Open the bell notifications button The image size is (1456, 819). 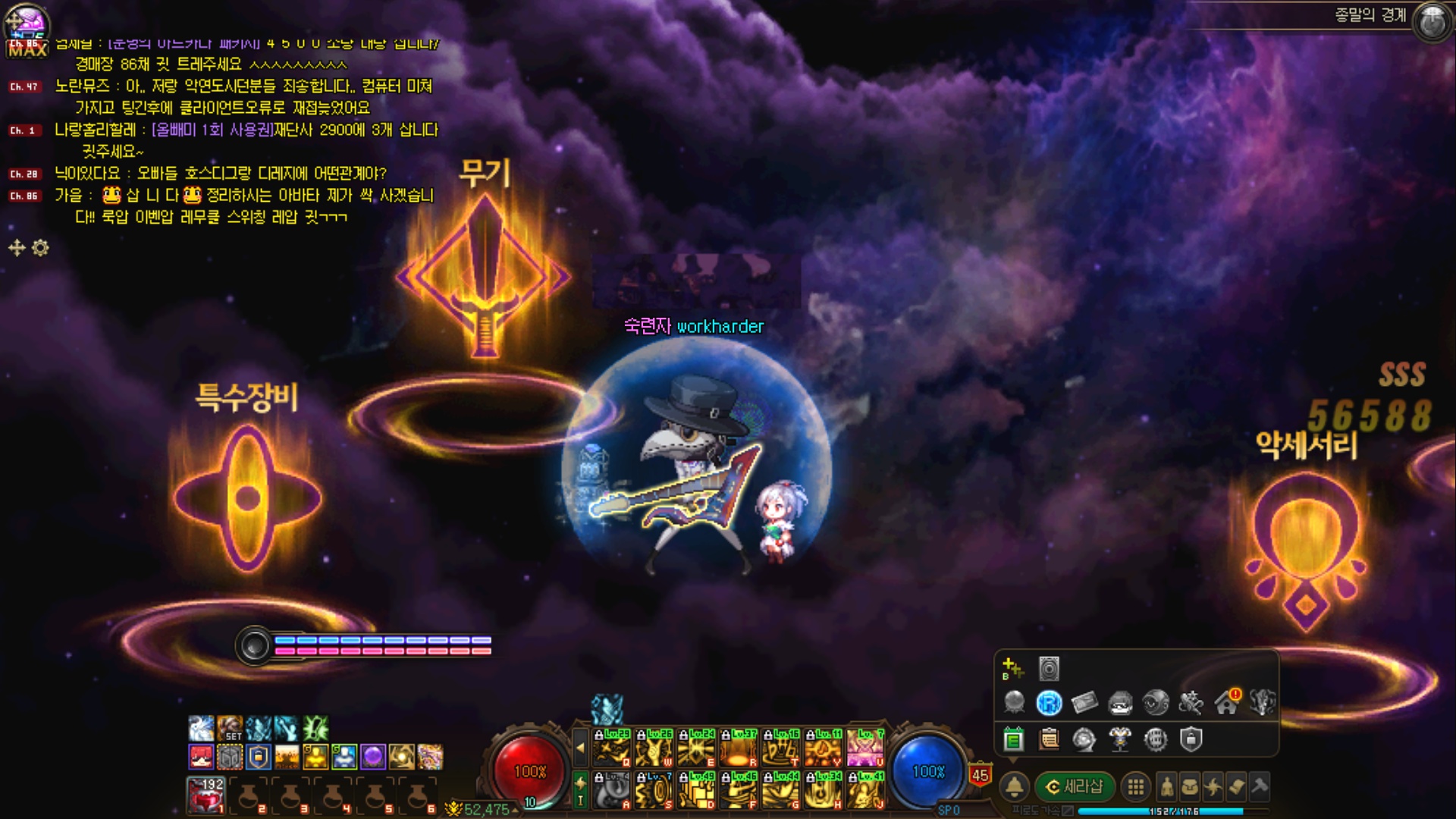[x=1015, y=787]
